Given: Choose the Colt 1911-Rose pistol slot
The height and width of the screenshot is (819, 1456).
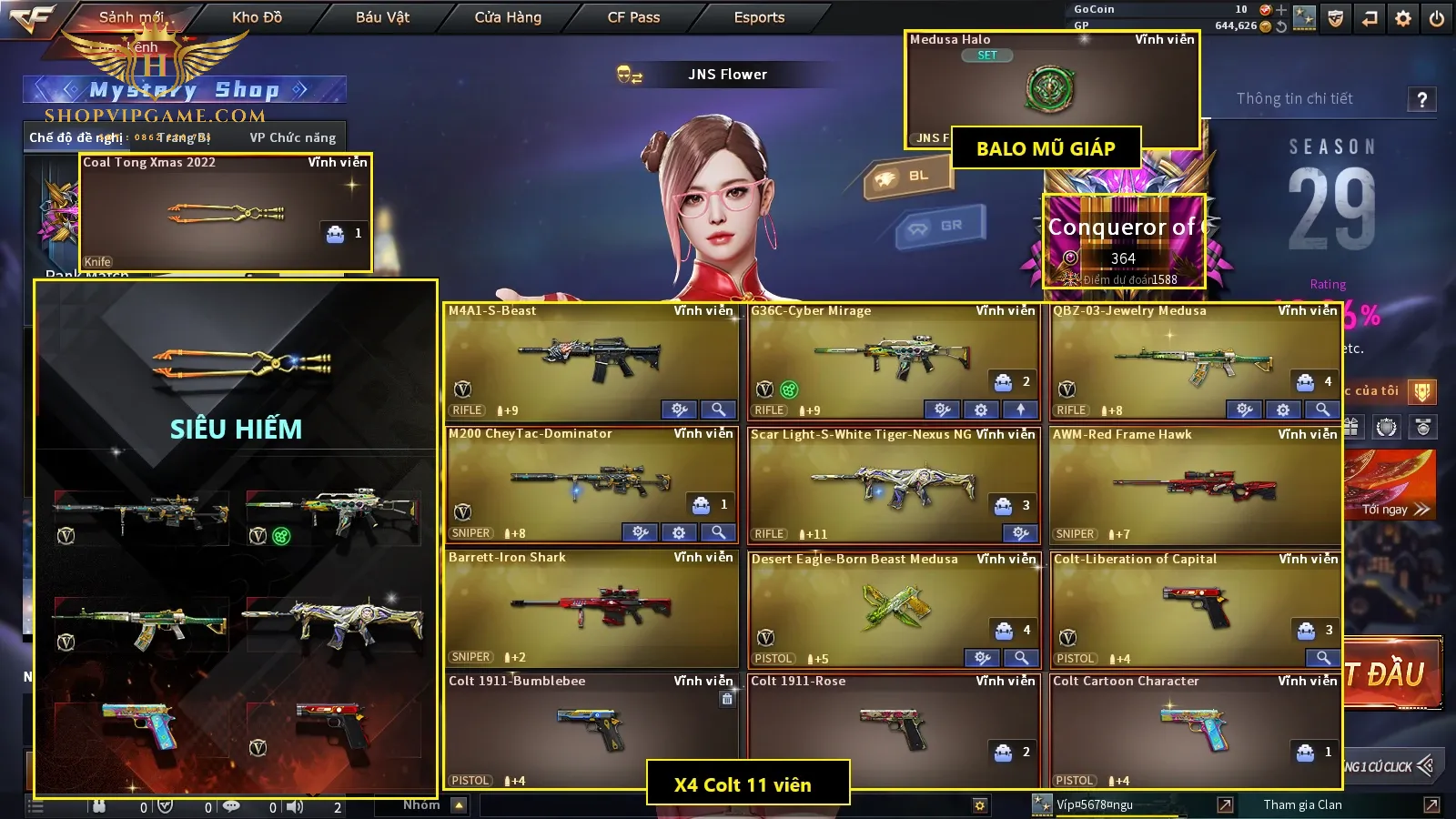Looking at the screenshot, I should pos(894,730).
